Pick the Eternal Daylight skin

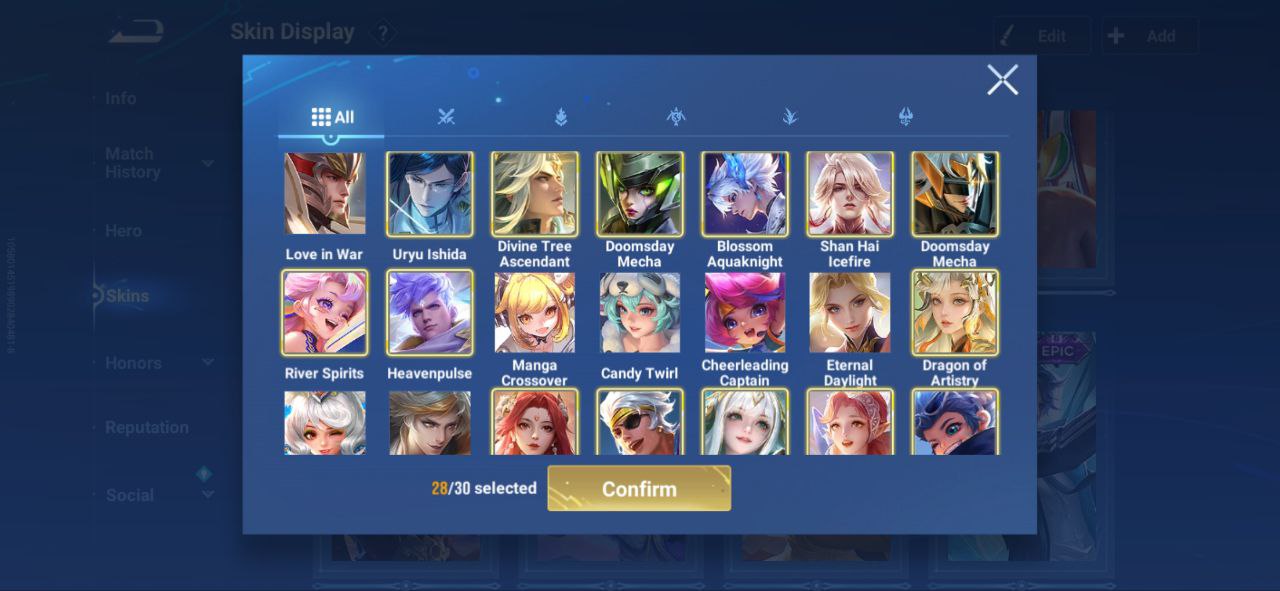point(849,312)
